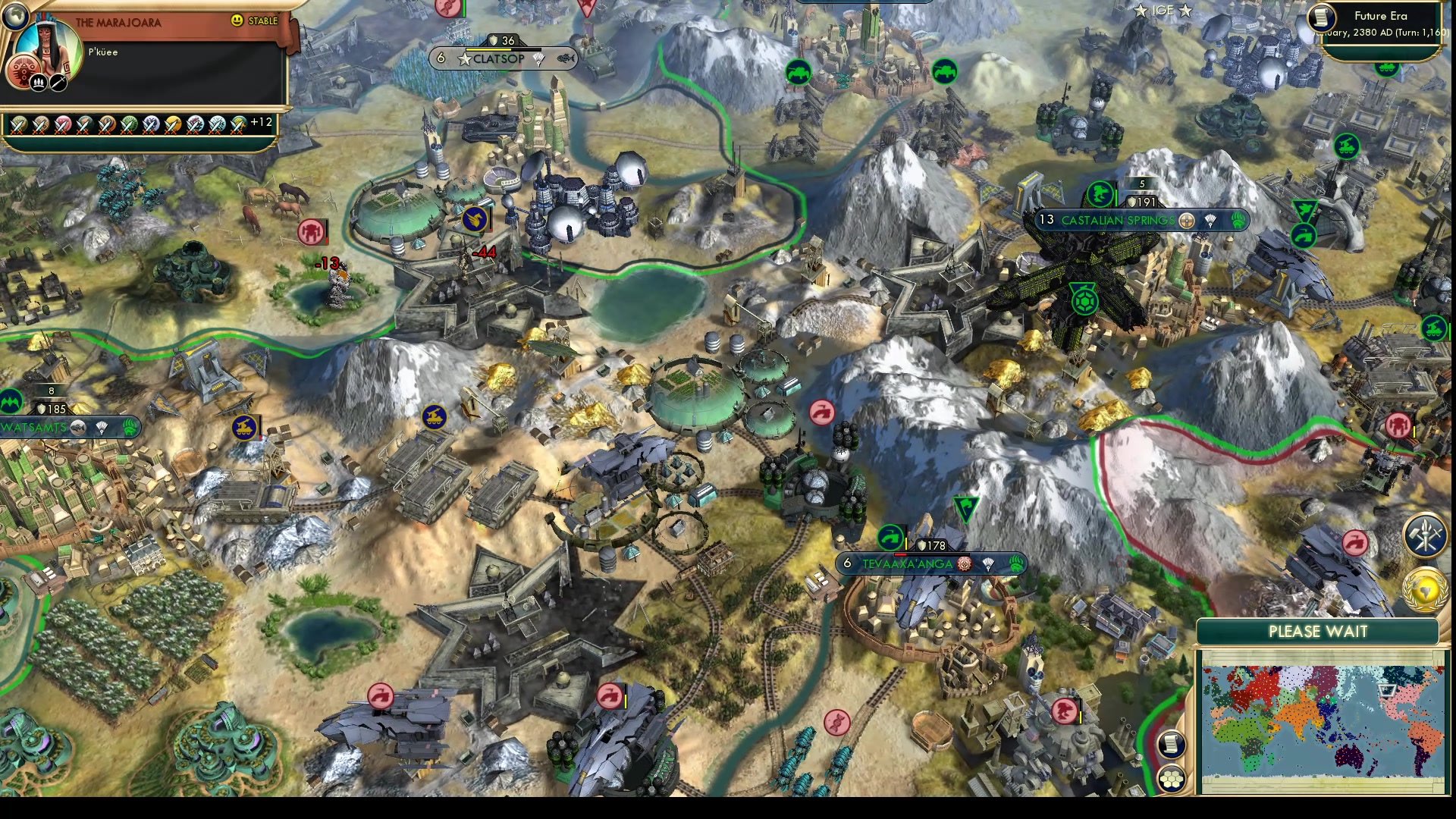Select the globe icon in the top-left corner

point(16,17)
